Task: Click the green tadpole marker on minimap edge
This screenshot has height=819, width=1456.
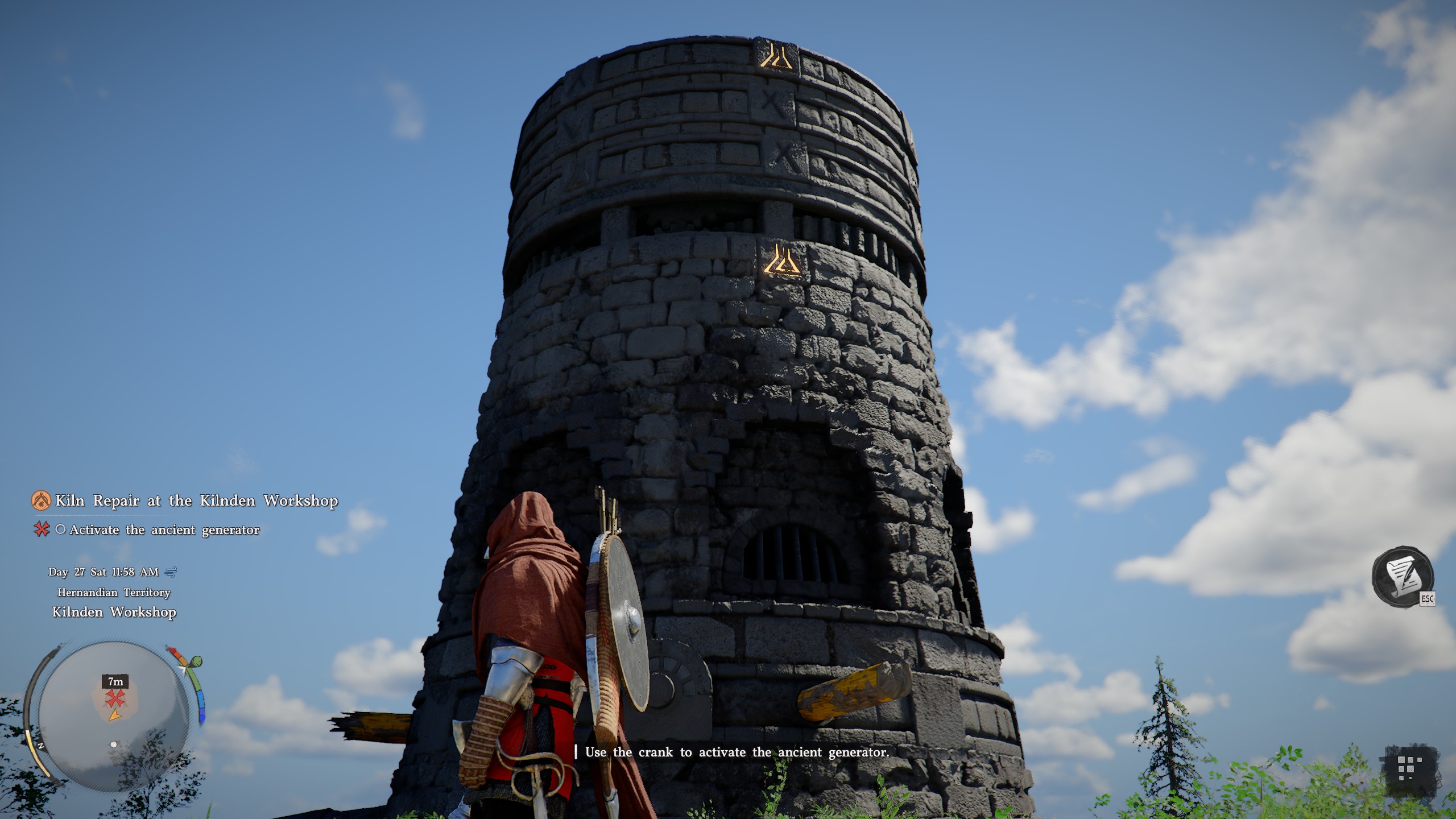Action: [x=197, y=661]
